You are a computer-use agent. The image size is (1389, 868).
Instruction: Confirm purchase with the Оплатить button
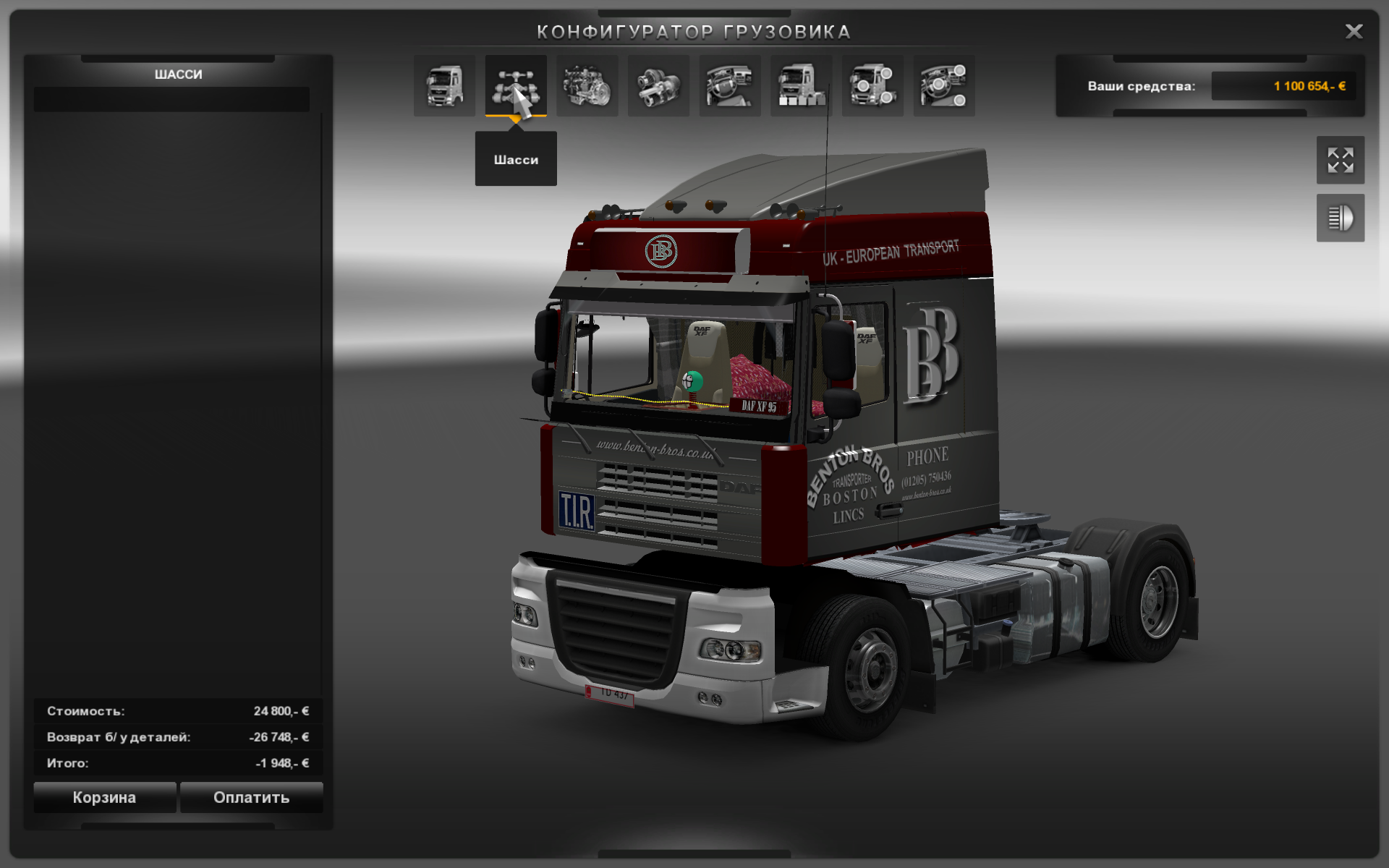(x=251, y=797)
